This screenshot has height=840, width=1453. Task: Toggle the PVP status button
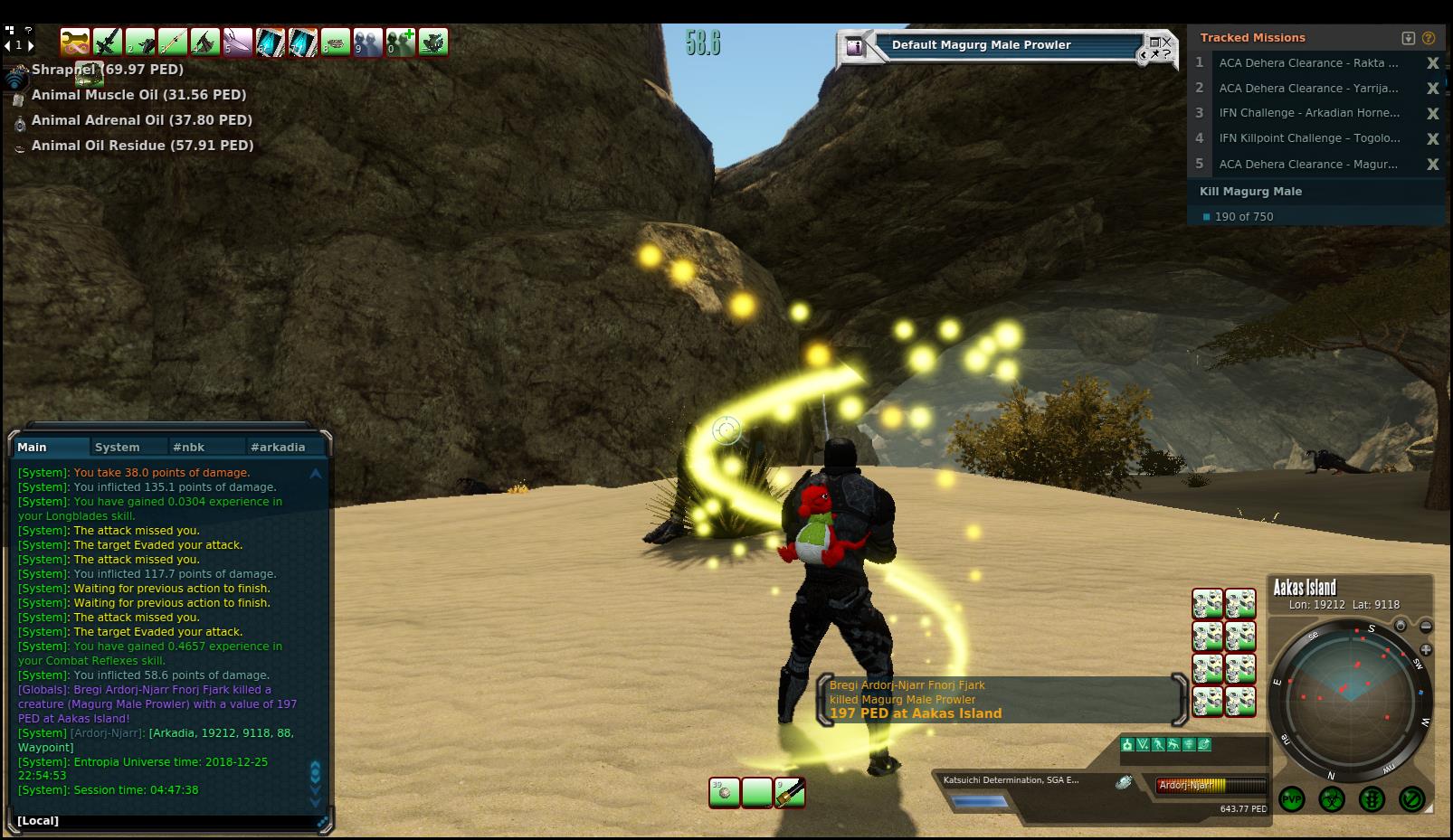(x=1292, y=799)
